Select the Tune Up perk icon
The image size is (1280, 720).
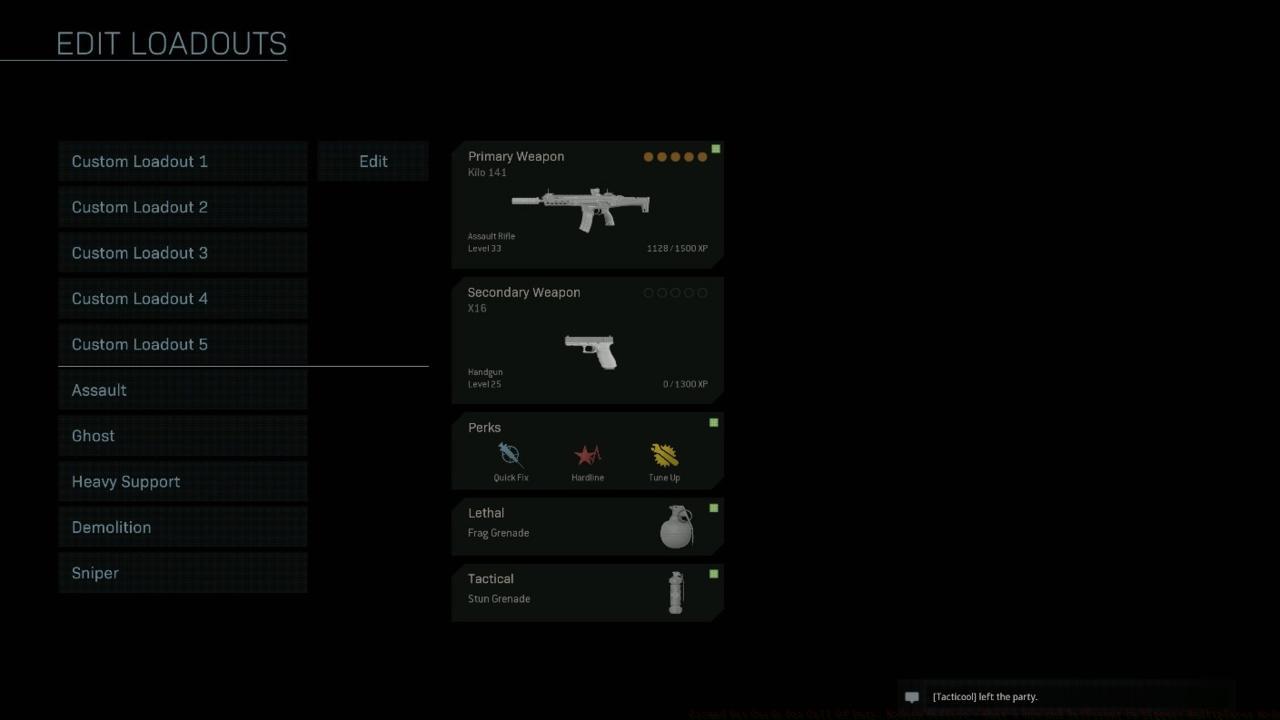click(664, 457)
